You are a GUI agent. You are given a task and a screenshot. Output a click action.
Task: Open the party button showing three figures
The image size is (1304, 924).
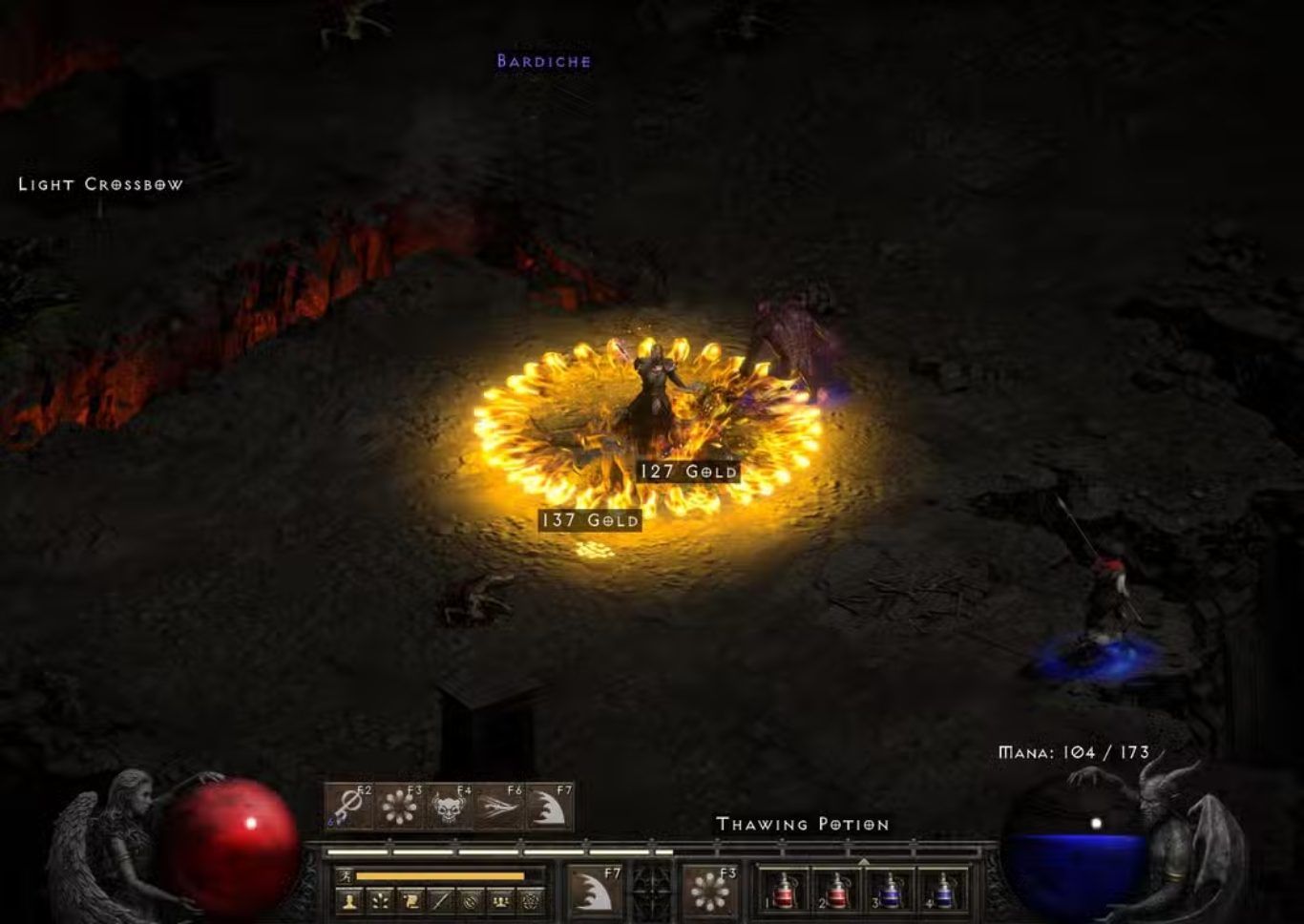tap(500, 900)
